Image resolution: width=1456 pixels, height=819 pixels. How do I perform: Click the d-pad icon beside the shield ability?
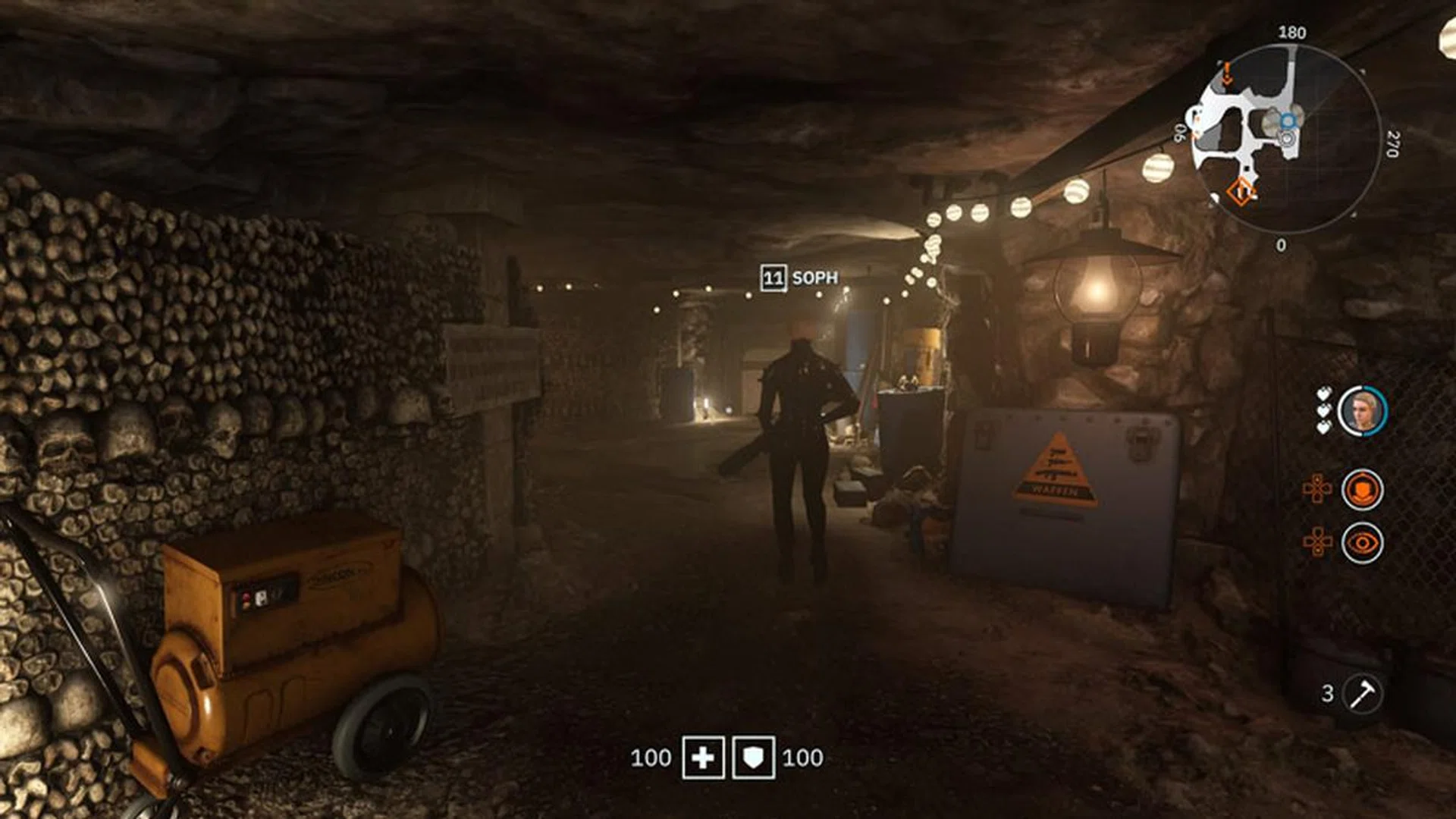tap(1317, 489)
